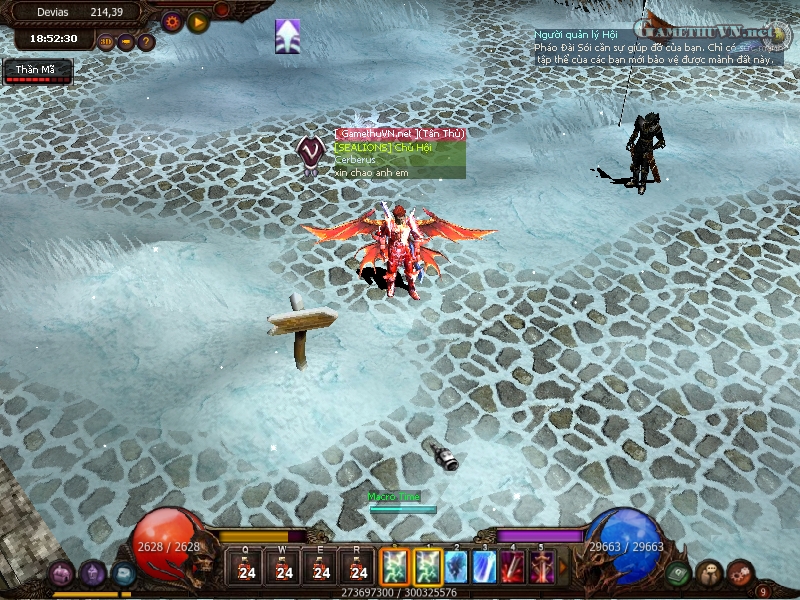Activate the blue figure skill in slot 2
Image resolution: width=800 pixels, height=600 pixels.
[457, 567]
